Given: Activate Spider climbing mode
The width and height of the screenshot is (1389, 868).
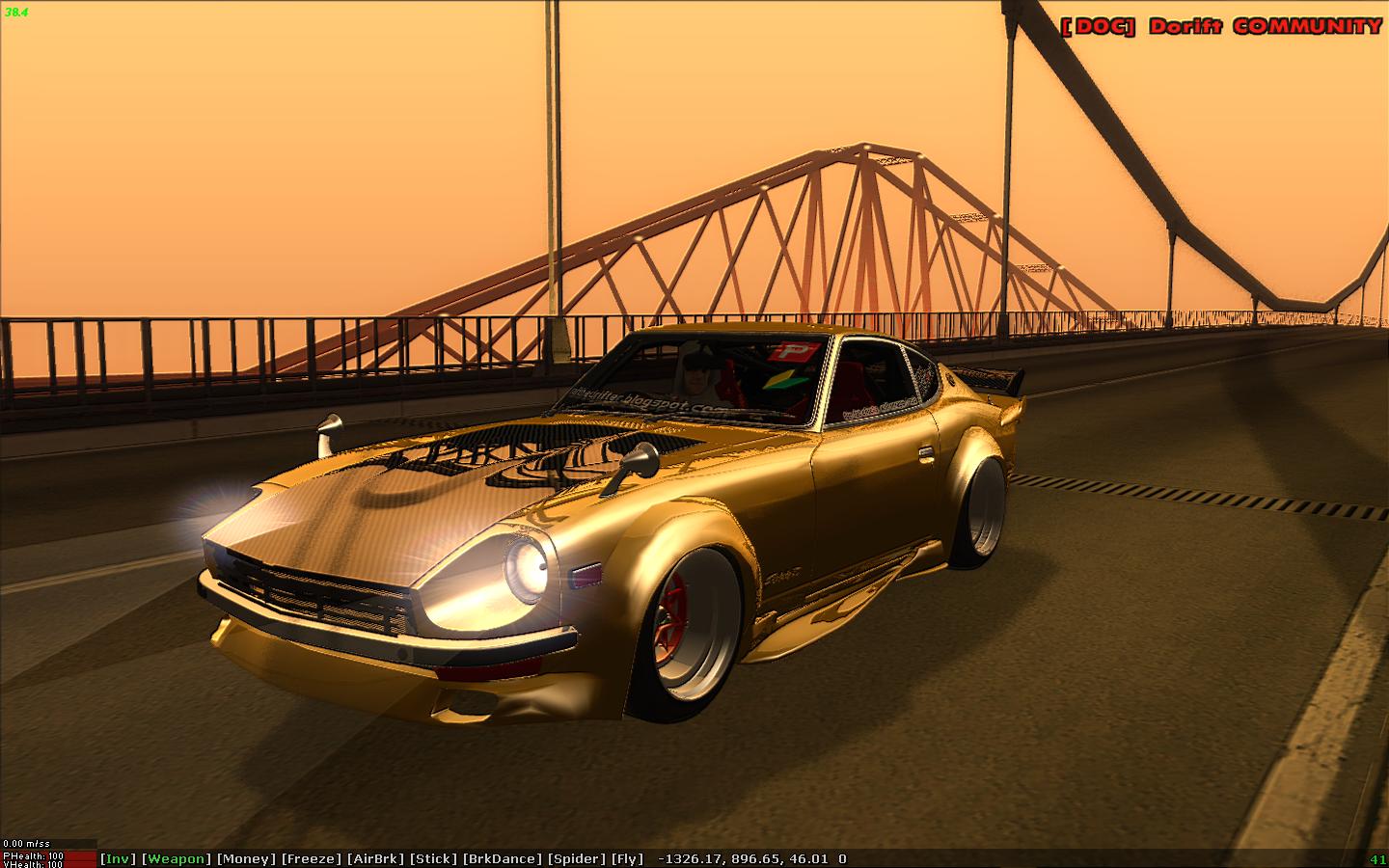Looking at the screenshot, I should [577, 857].
